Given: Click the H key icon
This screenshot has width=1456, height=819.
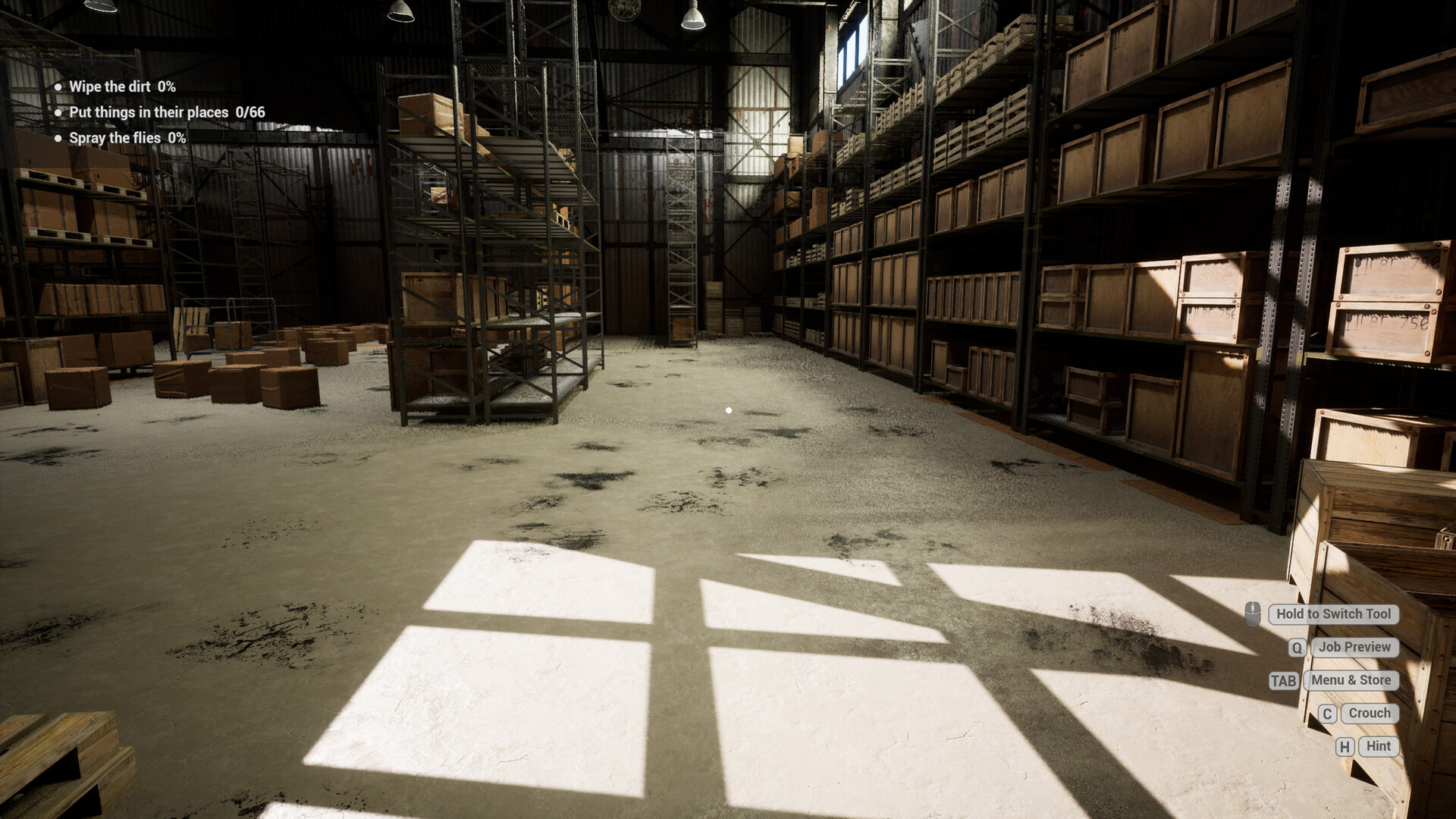Looking at the screenshot, I should click(1345, 746).
